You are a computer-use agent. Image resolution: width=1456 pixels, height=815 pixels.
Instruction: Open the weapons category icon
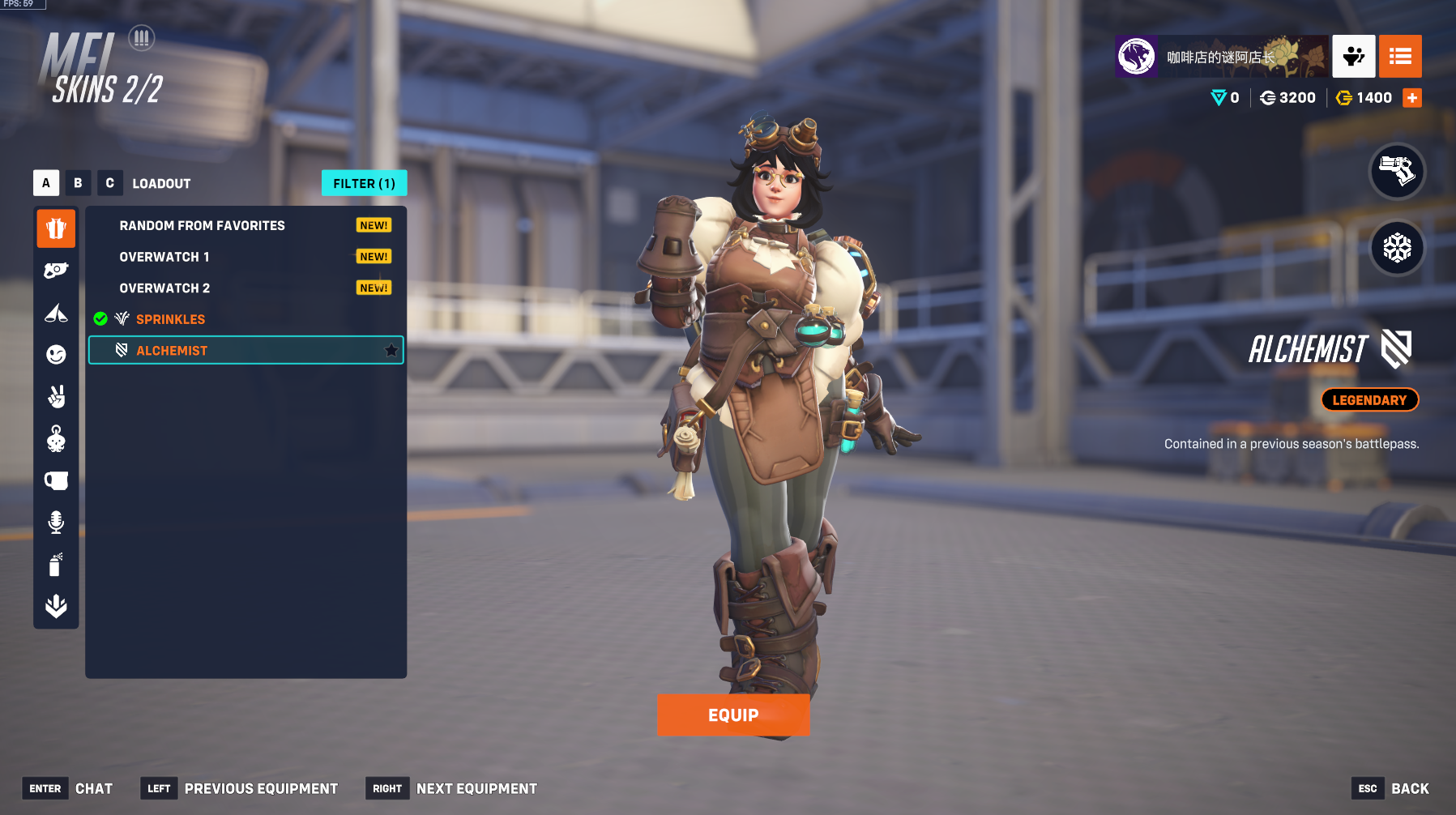click(56, 271)
